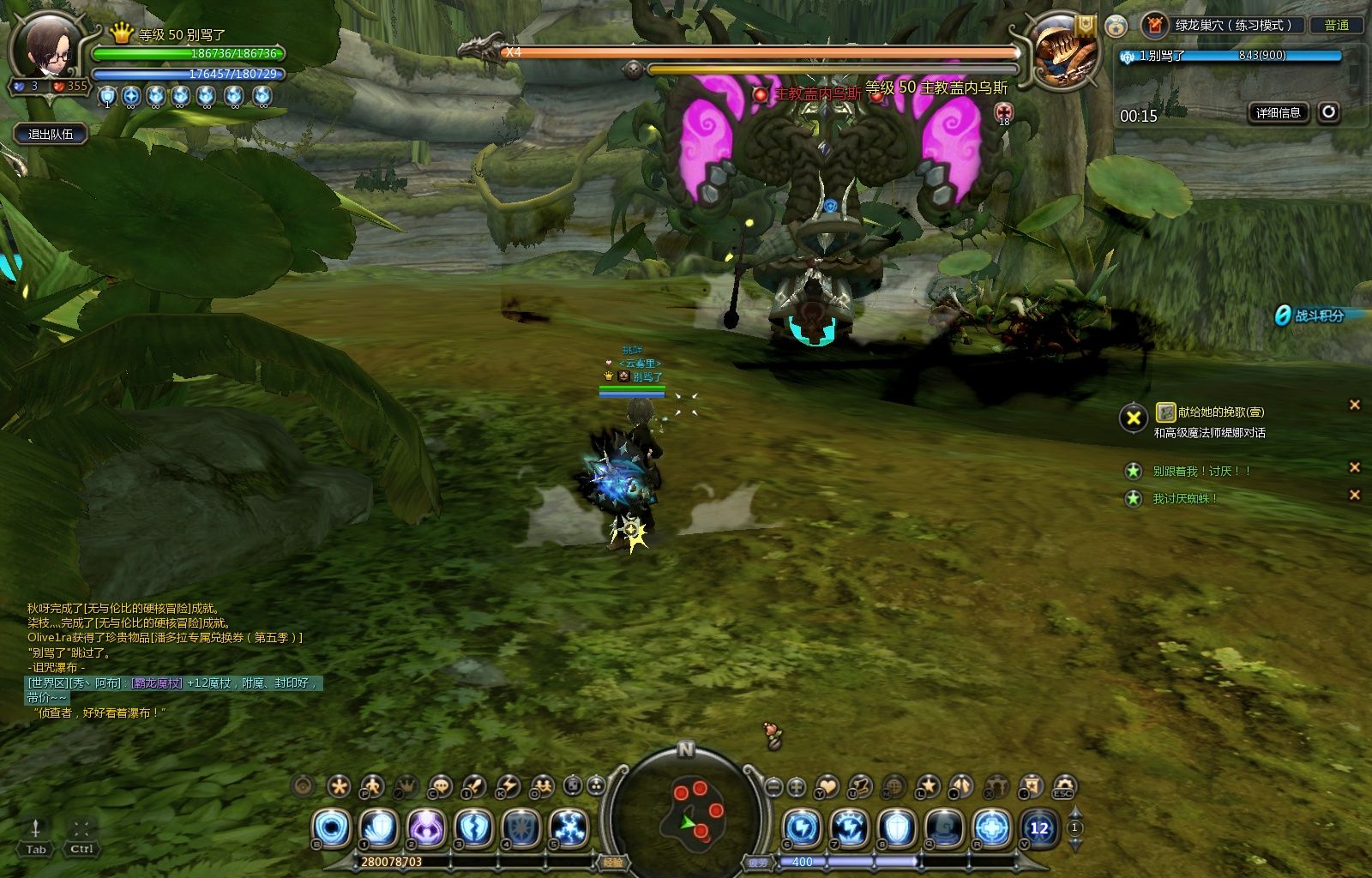This screenshot has height=878, width=1372.
Task: Click the 霸龙魔杖 item link in chat
Action: [x=157, y=683]
